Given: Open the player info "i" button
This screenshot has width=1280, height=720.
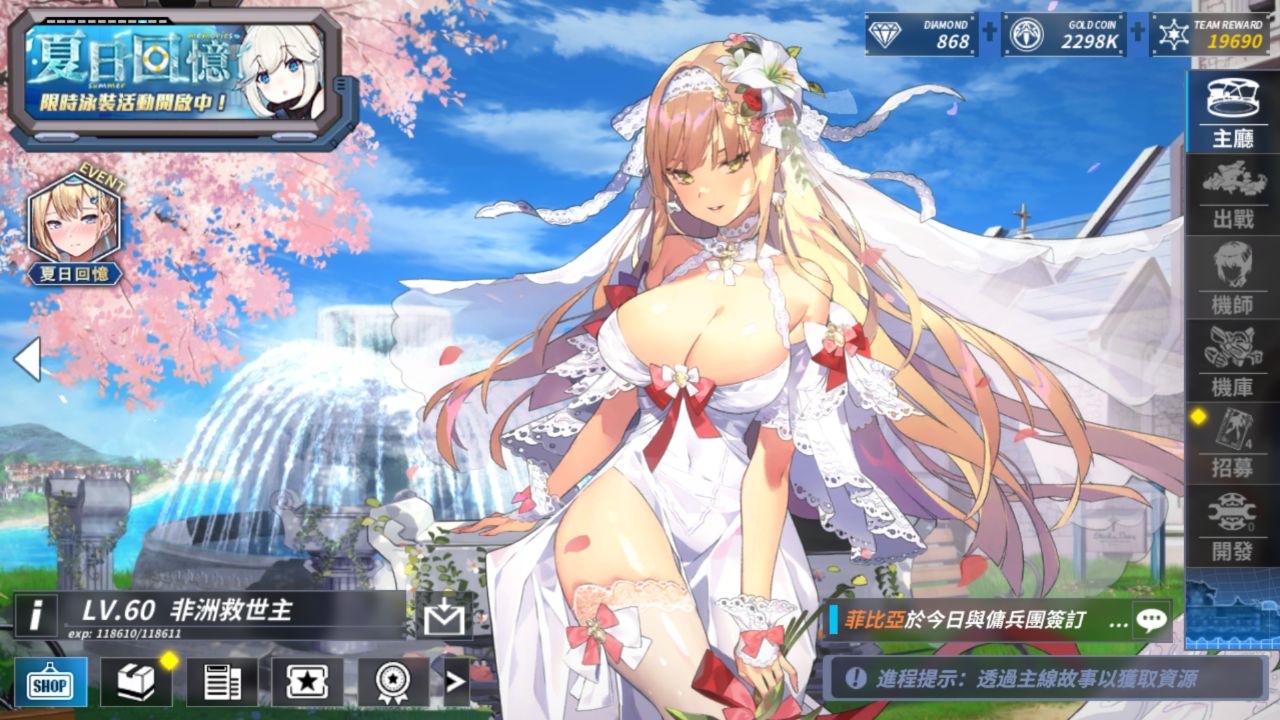Looking at the screenshot, I should 36,615.
